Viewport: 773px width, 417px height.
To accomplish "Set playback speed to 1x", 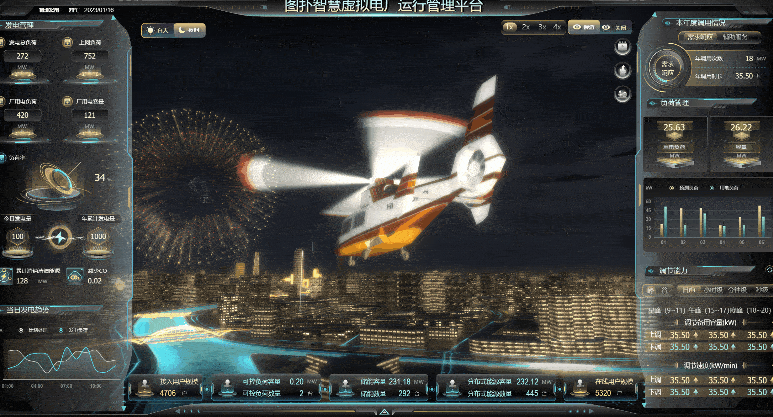I will tap(510, 28).
